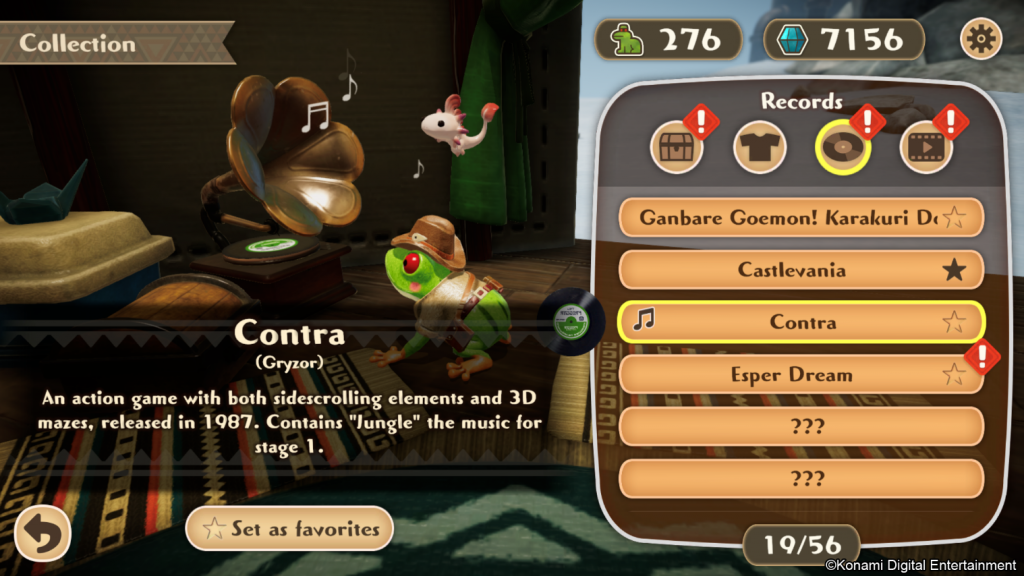Viewport: 1024px width, 576px height.
Task: Toggle the favorite star on Contra row
Action: [x=955, y=322]
